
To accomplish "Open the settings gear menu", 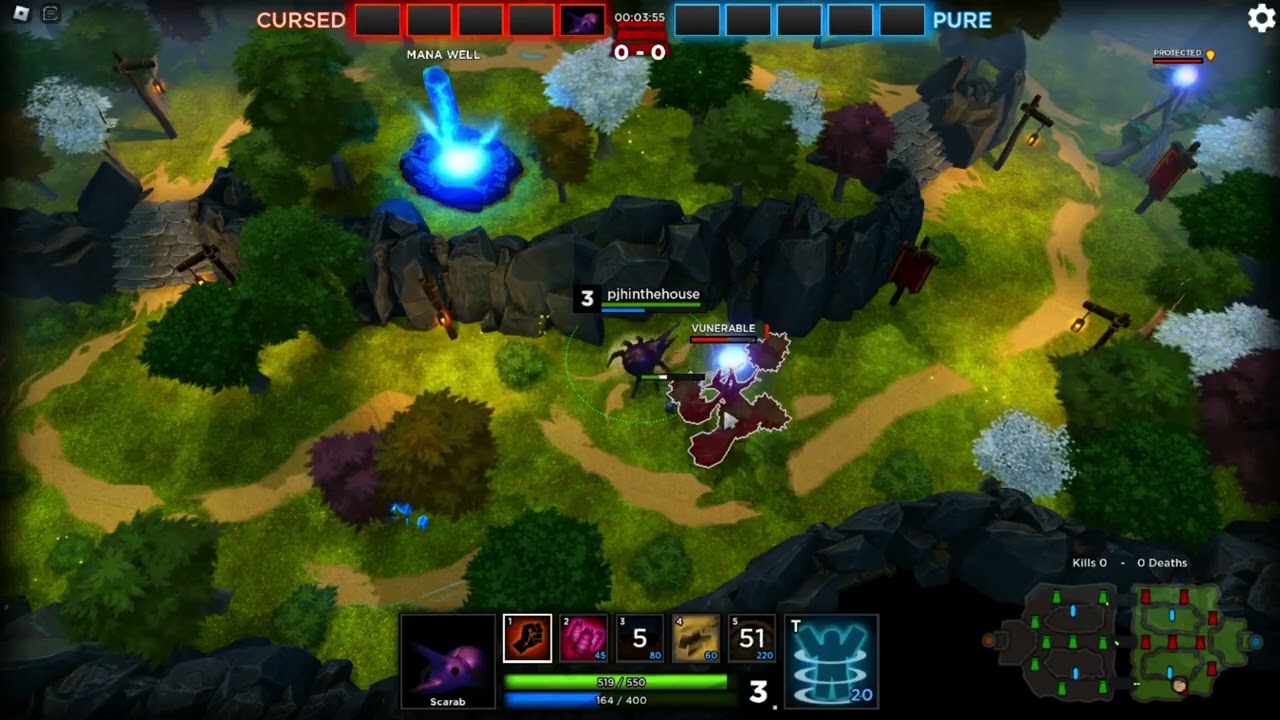I will pos(1261,19).
